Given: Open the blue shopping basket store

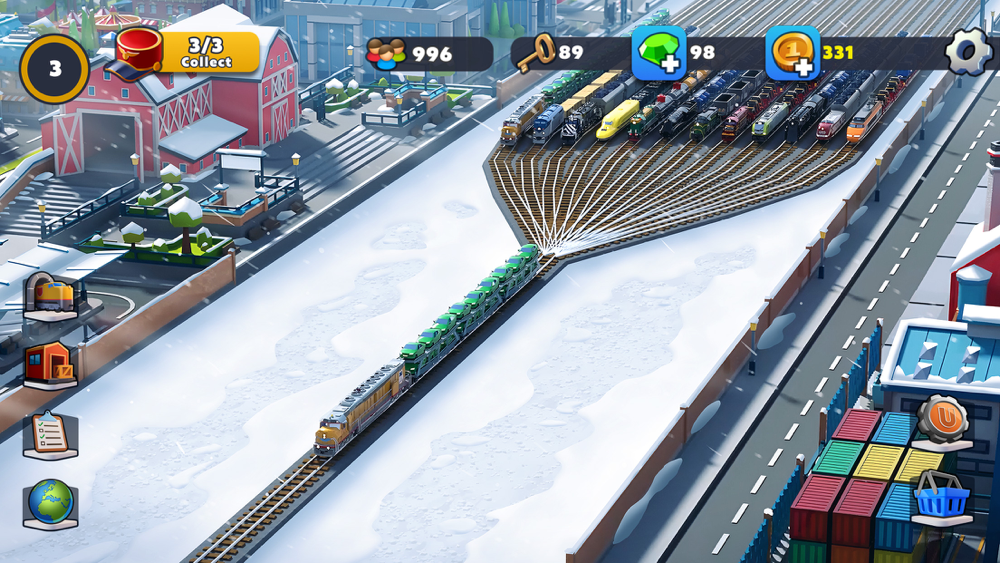Looking at the screenshot, I should coord(941,497).
